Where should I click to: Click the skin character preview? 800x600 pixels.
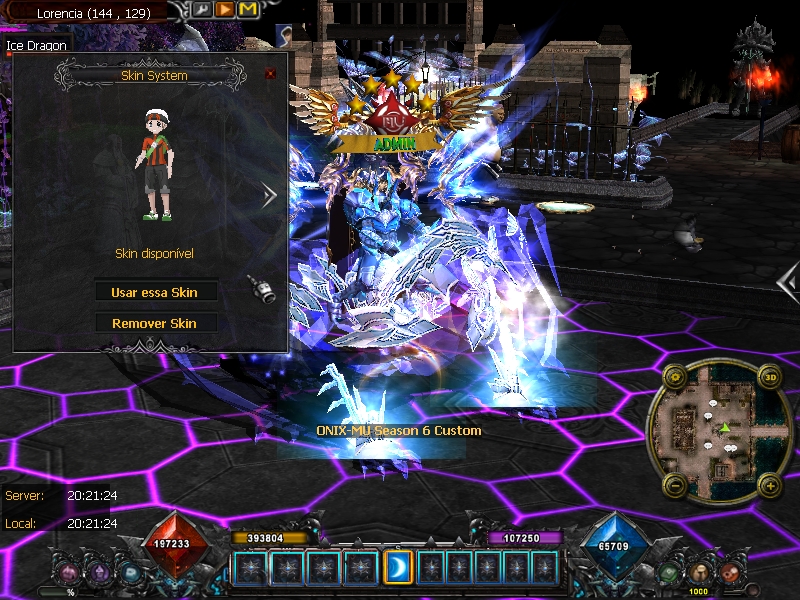156,167
